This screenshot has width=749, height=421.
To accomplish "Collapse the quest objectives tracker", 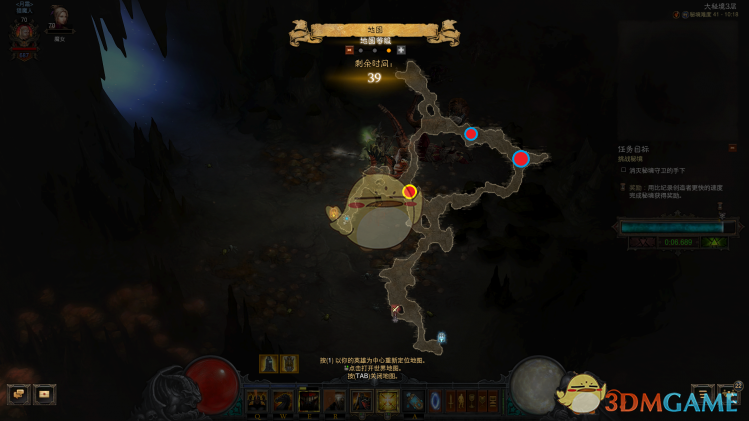I will click(x=732, y=148).
